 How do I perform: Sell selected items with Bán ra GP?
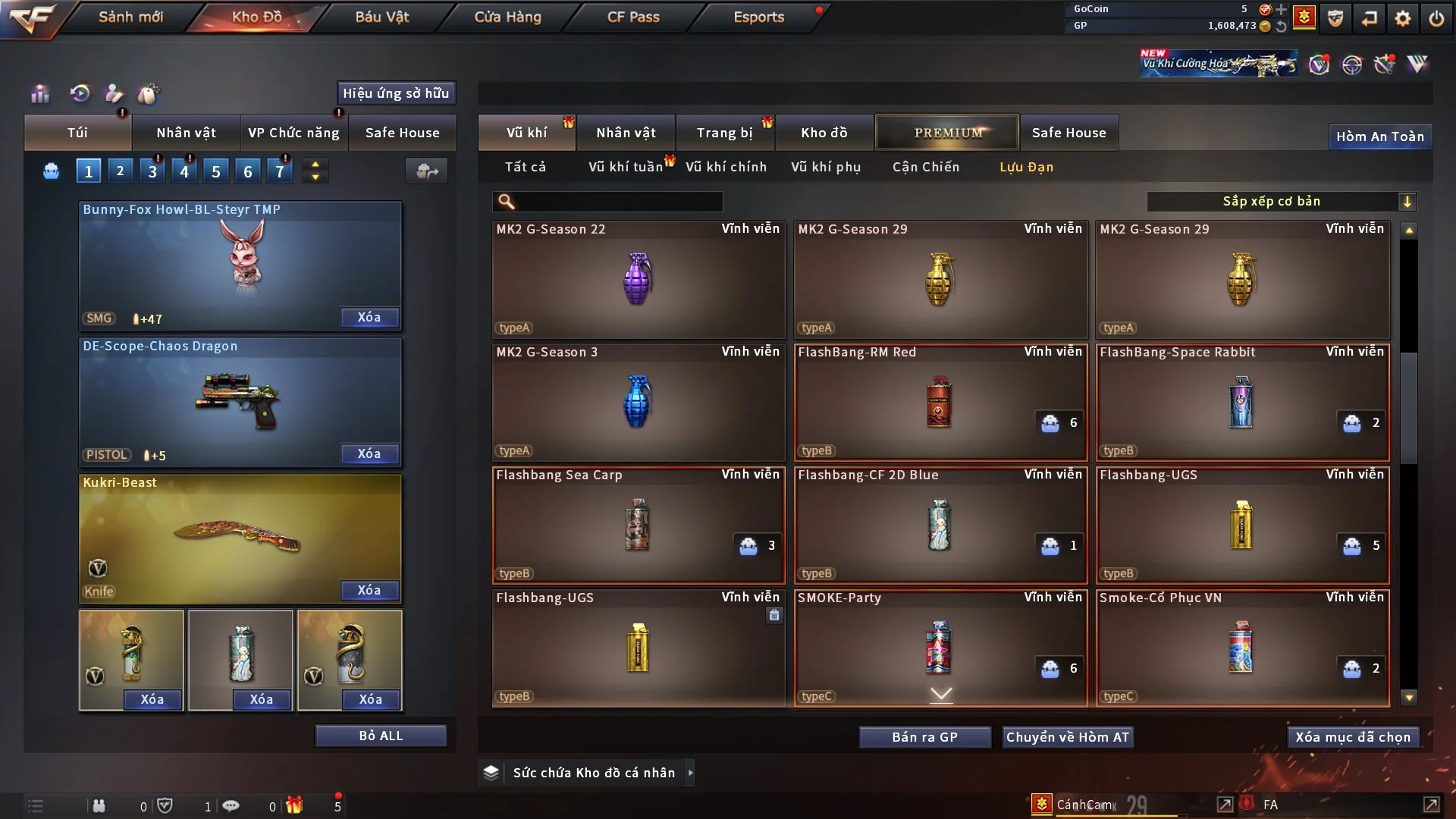(x=924, y=737)
